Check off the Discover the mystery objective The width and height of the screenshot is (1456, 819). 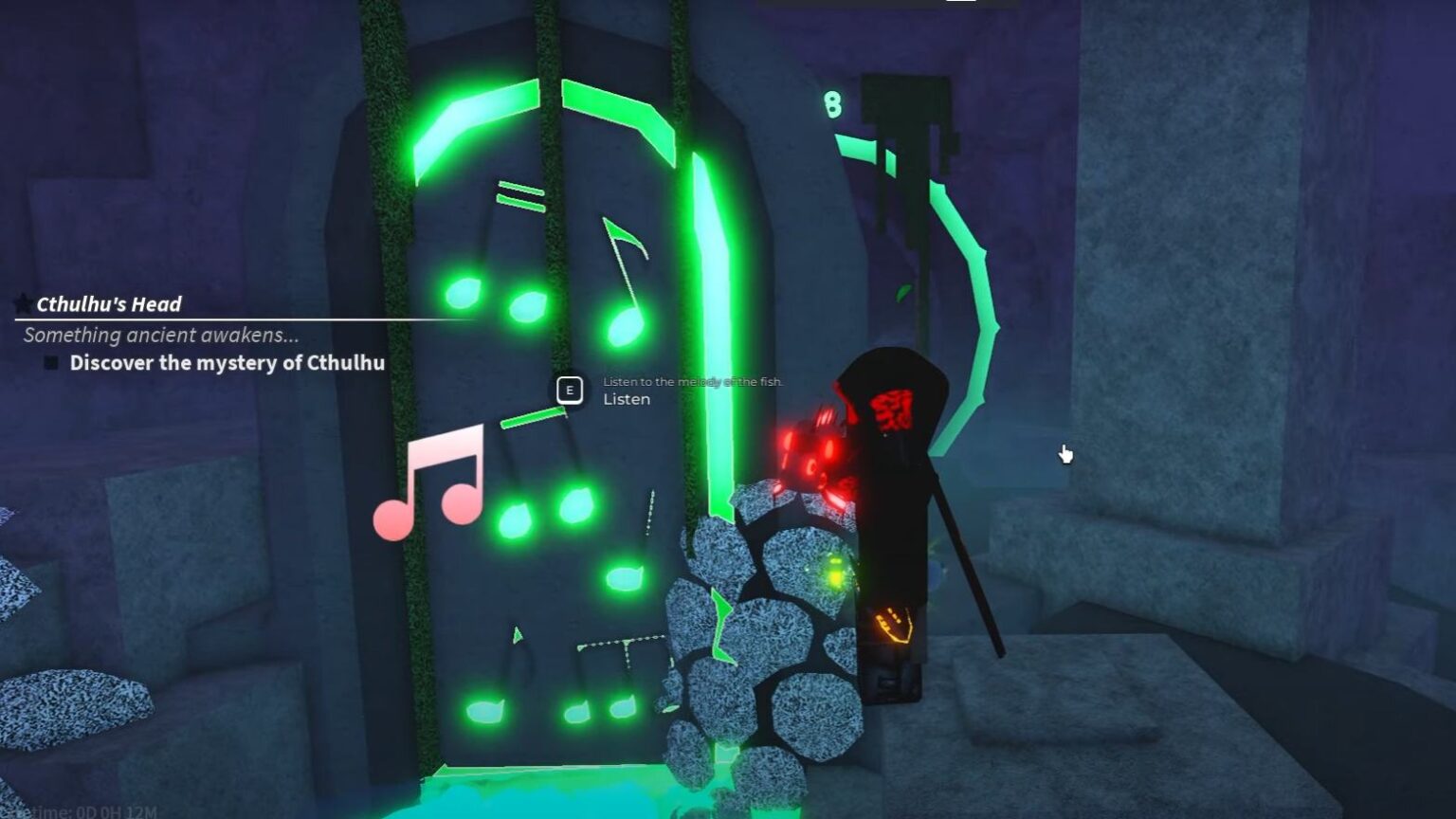pyautogui.click(x=49, y=362)
